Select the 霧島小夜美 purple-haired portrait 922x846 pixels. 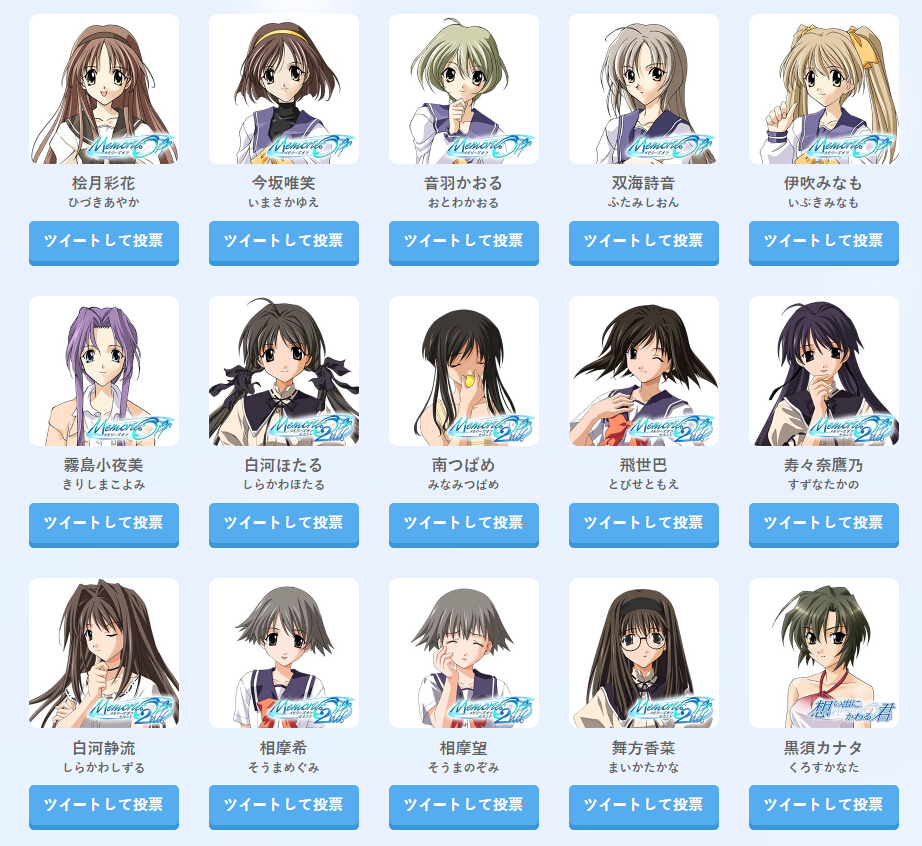tap(104, 371)
